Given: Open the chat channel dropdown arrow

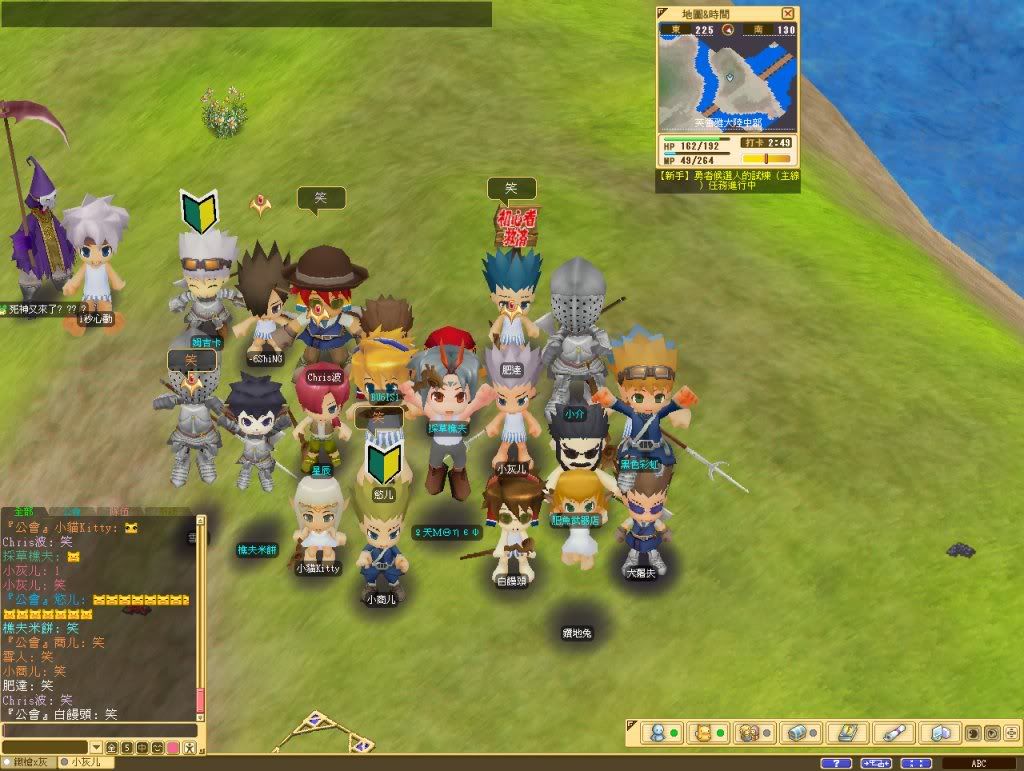Looking at the screenshot, I should coord(96,748).
